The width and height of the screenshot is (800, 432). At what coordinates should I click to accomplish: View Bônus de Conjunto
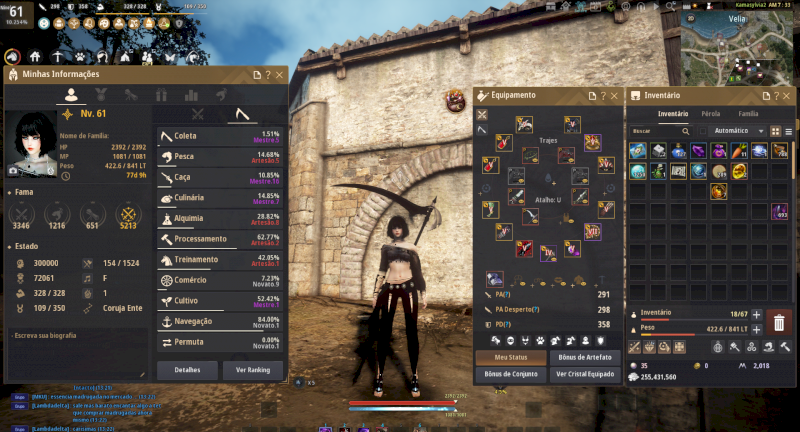click(511, 374)
